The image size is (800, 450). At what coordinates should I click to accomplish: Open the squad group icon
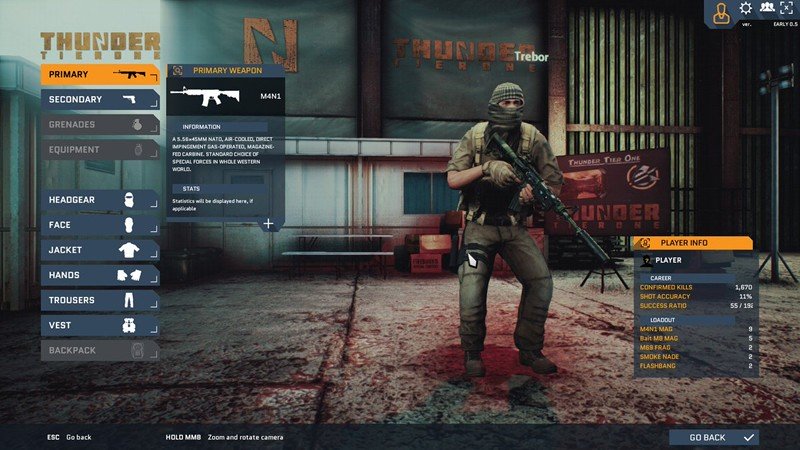(767, 9)
